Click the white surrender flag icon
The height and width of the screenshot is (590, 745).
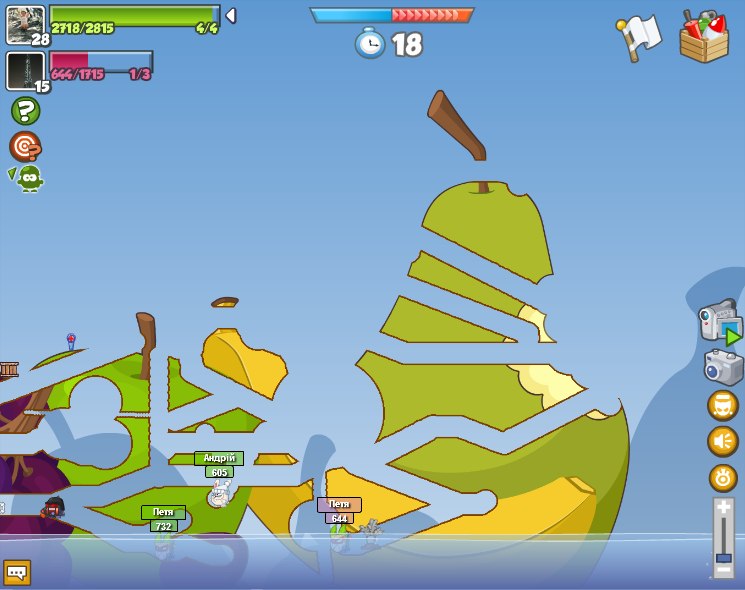(640, 37)
